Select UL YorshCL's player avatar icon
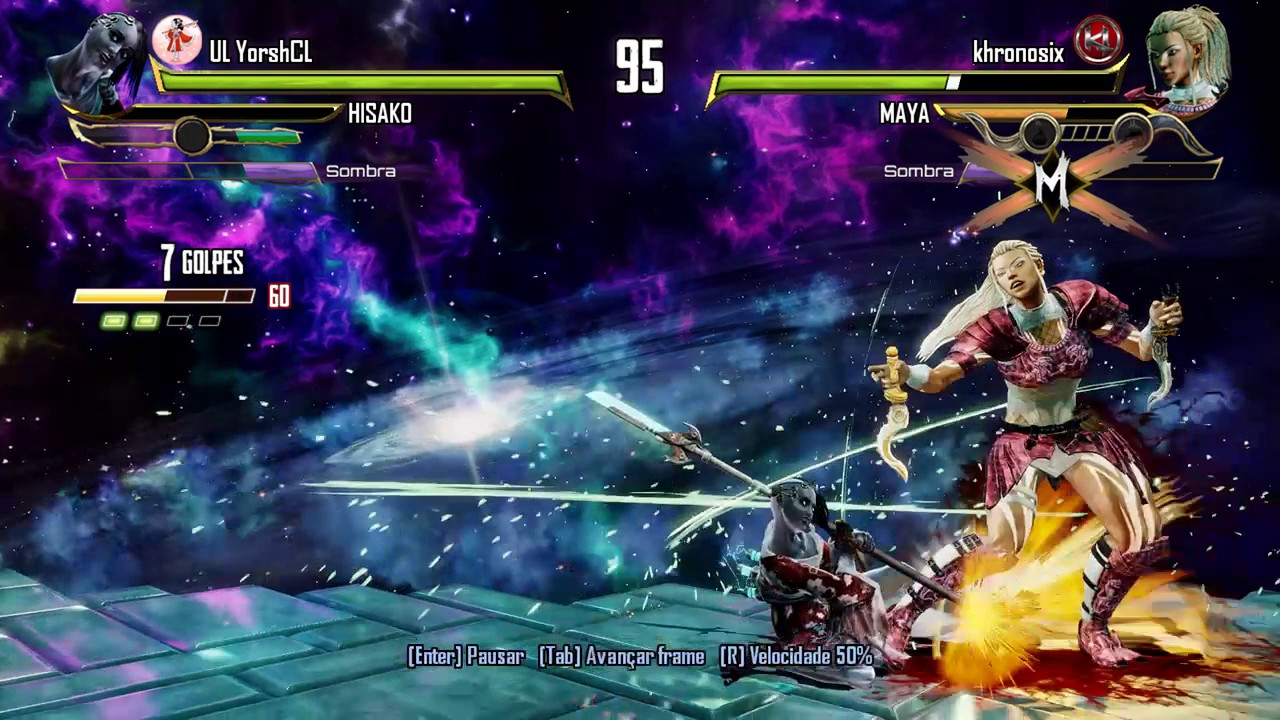This screenshot has width=1280, height=720. [x=176, y=41]
